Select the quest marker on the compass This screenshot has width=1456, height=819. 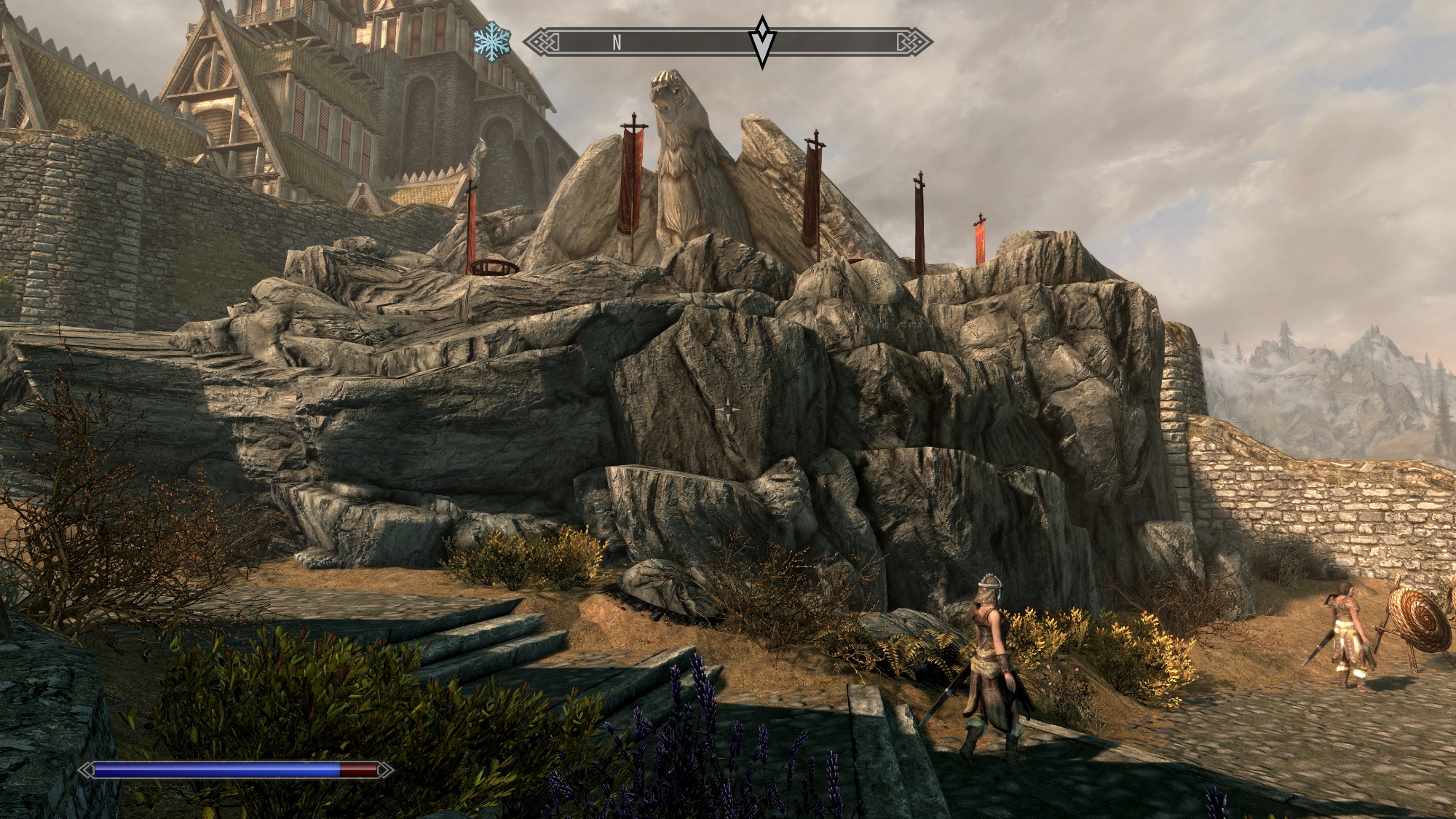point(762,41)
